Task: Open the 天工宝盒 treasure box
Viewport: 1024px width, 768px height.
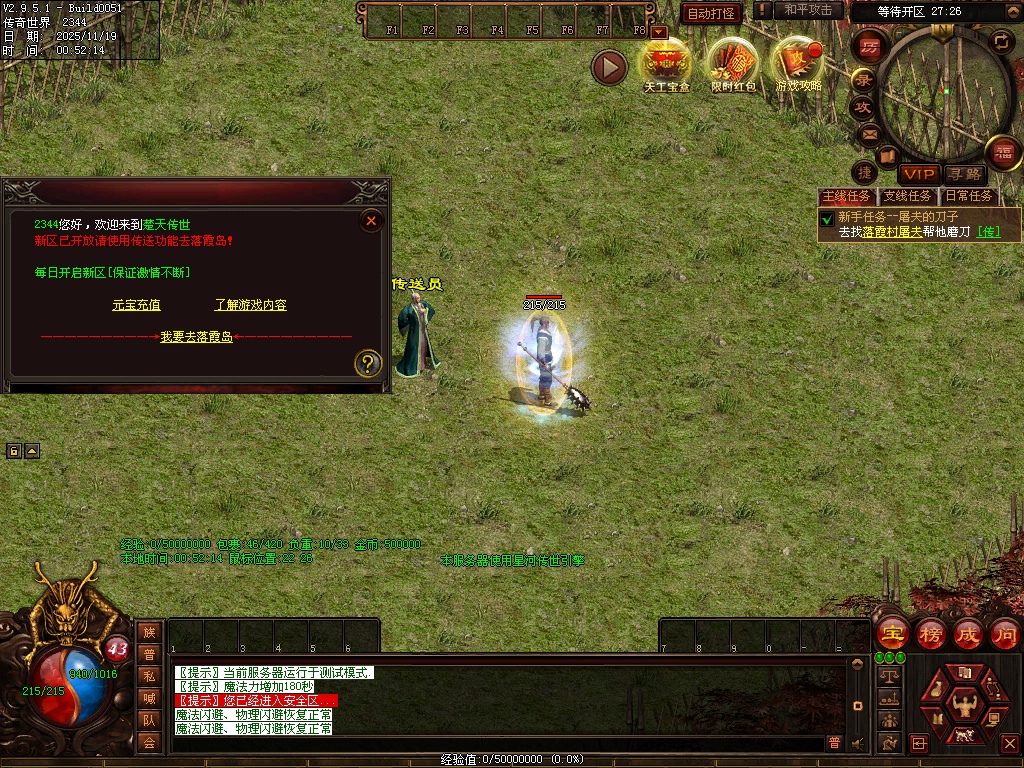Action: point(666,64)
